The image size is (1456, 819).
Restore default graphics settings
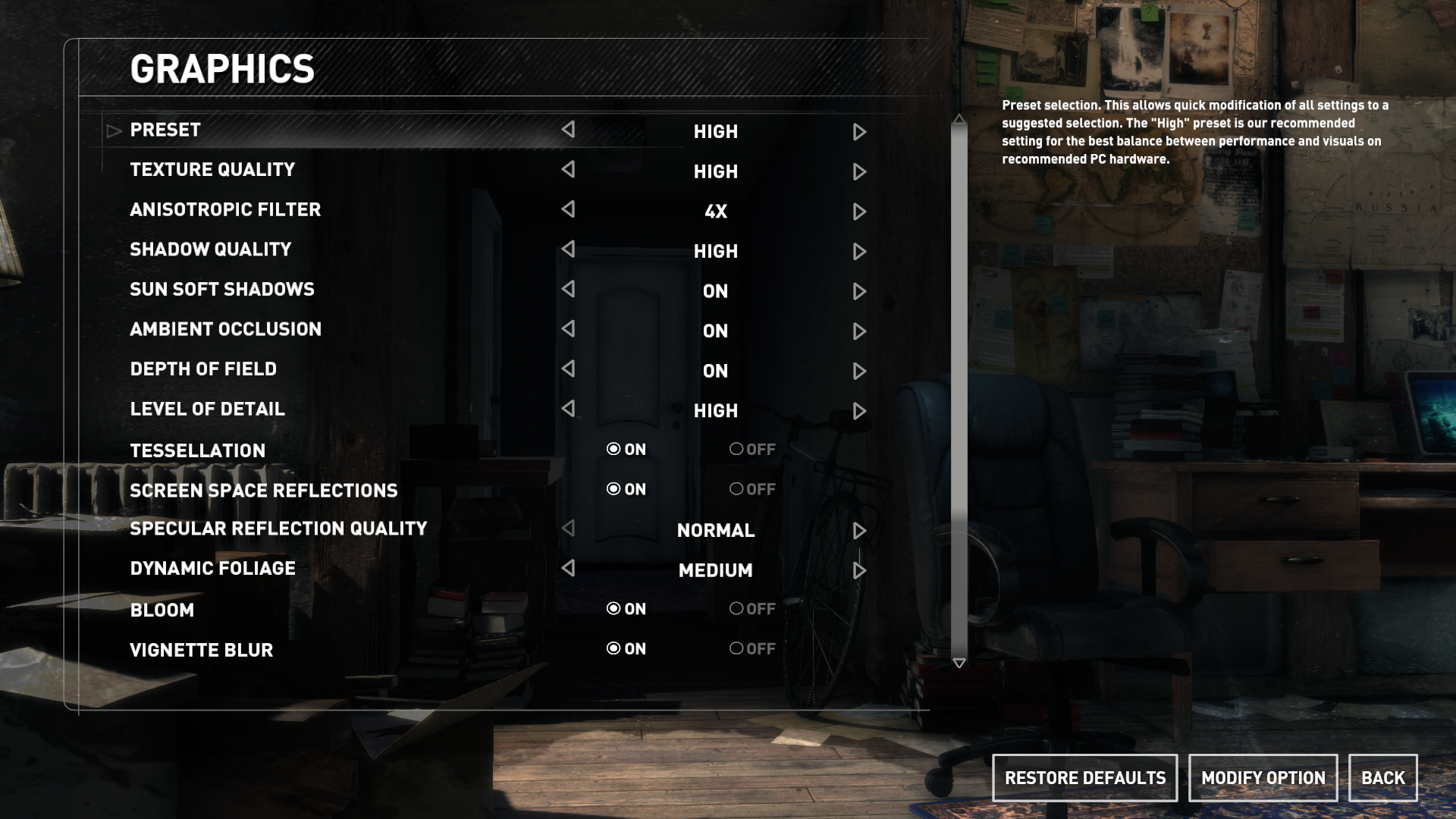[1084, 778]
